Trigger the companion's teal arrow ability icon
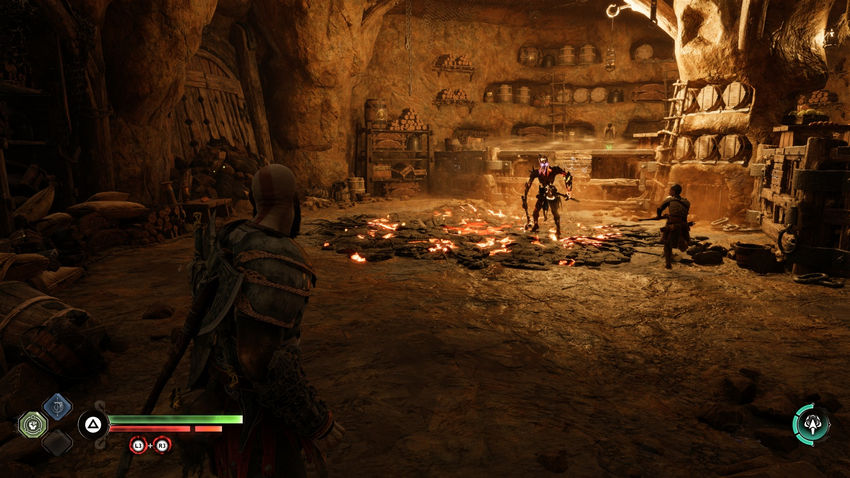The image size is (850, 478). click(811, 423)
